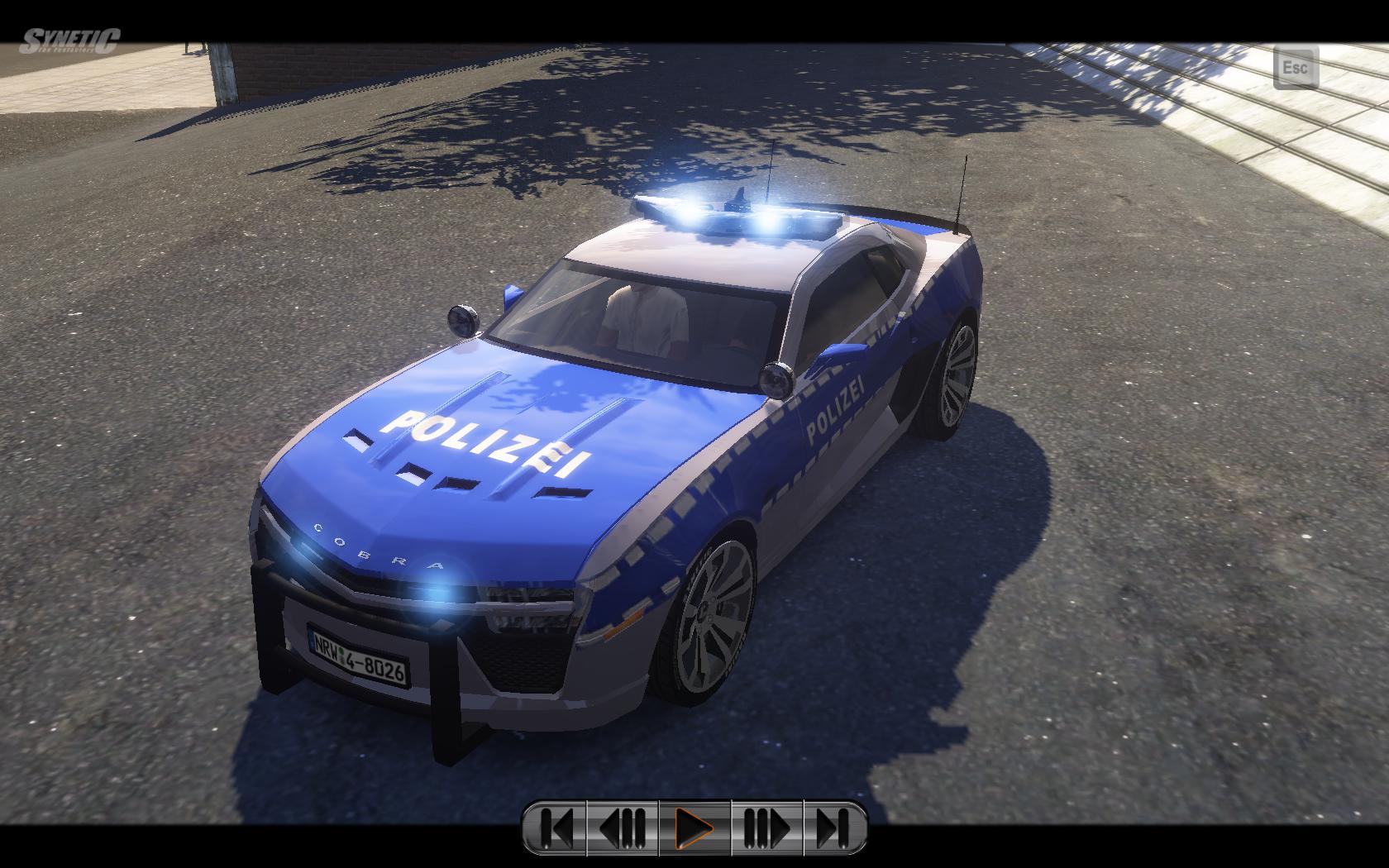Viewport: 1389px width, 868px height.
Task: Jump to the start of the replay
Action: [x=557, y=826]
